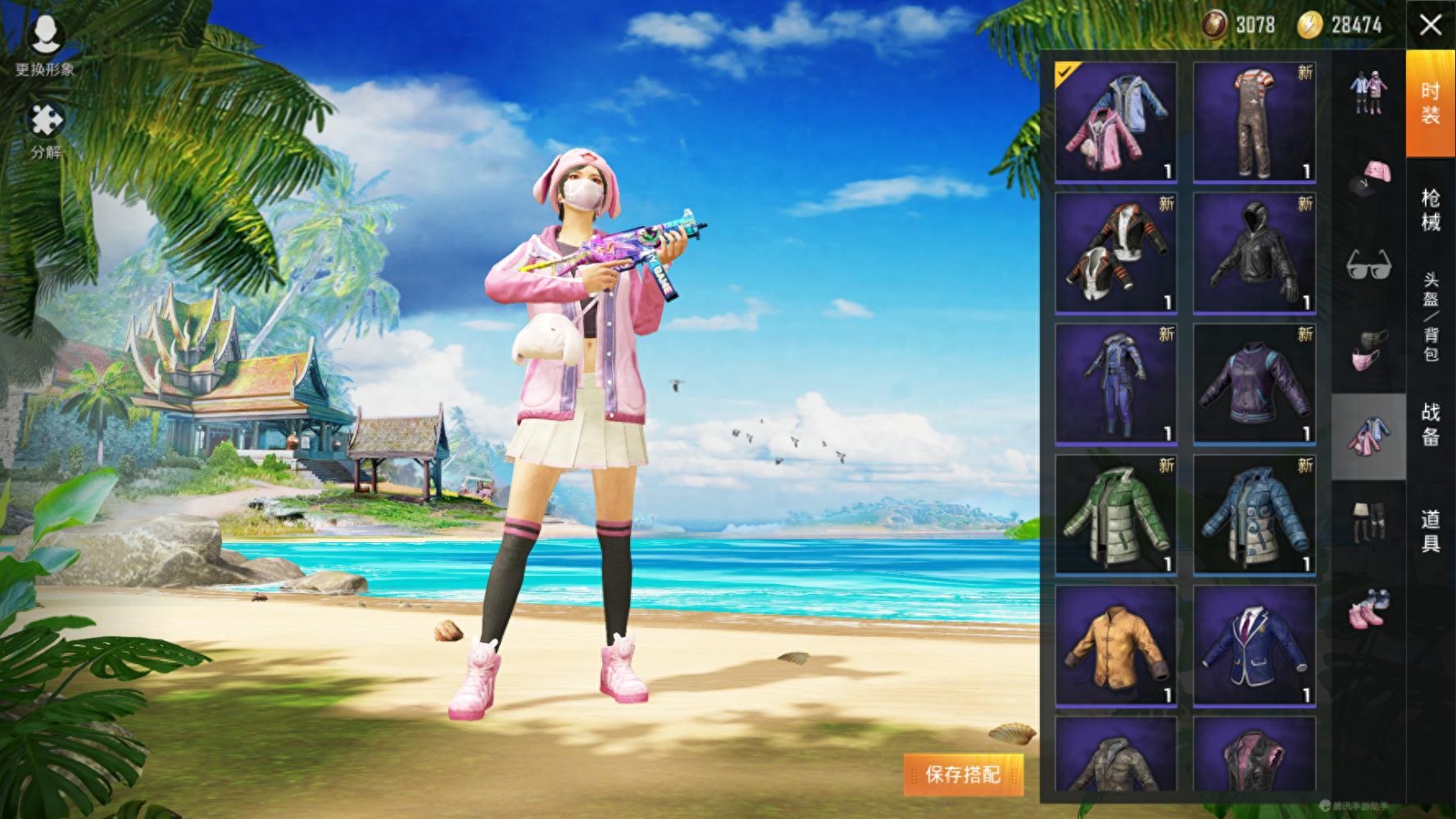Screen dimensions: 1456x819
Task: Choose the brown overalls outfit slot
Action: point(1254,122)
